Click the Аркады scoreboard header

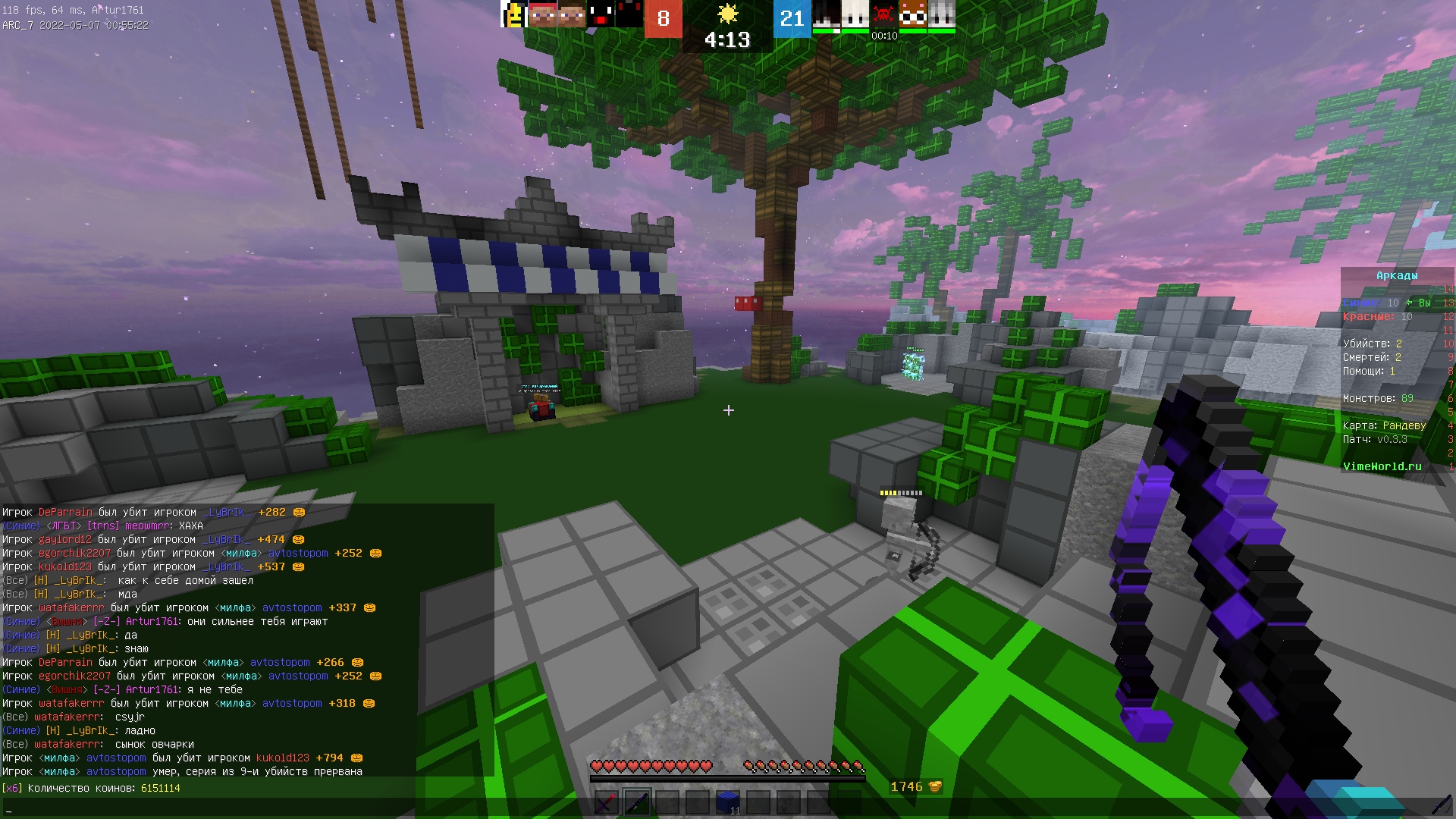[x=1396, y=275]
